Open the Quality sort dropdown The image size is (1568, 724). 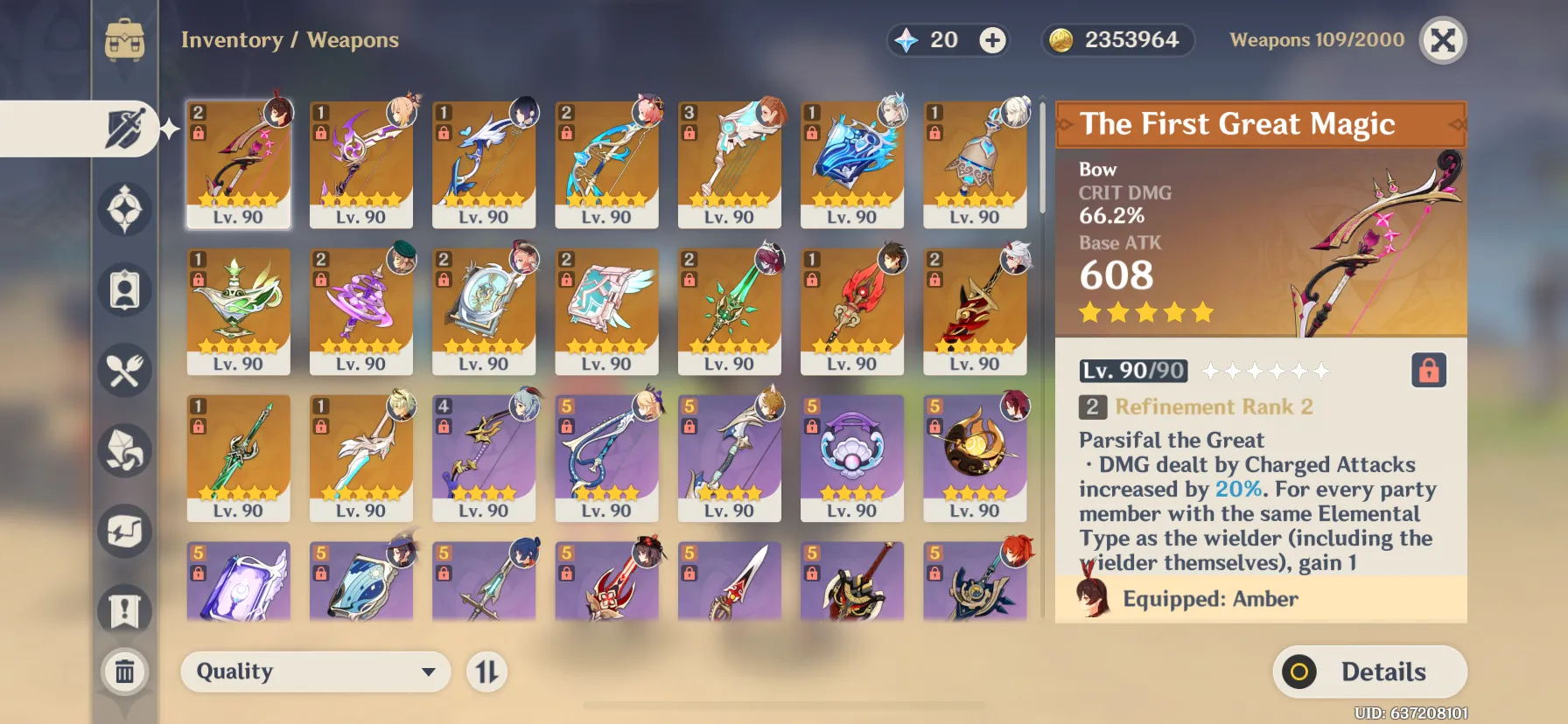[315, 672]
